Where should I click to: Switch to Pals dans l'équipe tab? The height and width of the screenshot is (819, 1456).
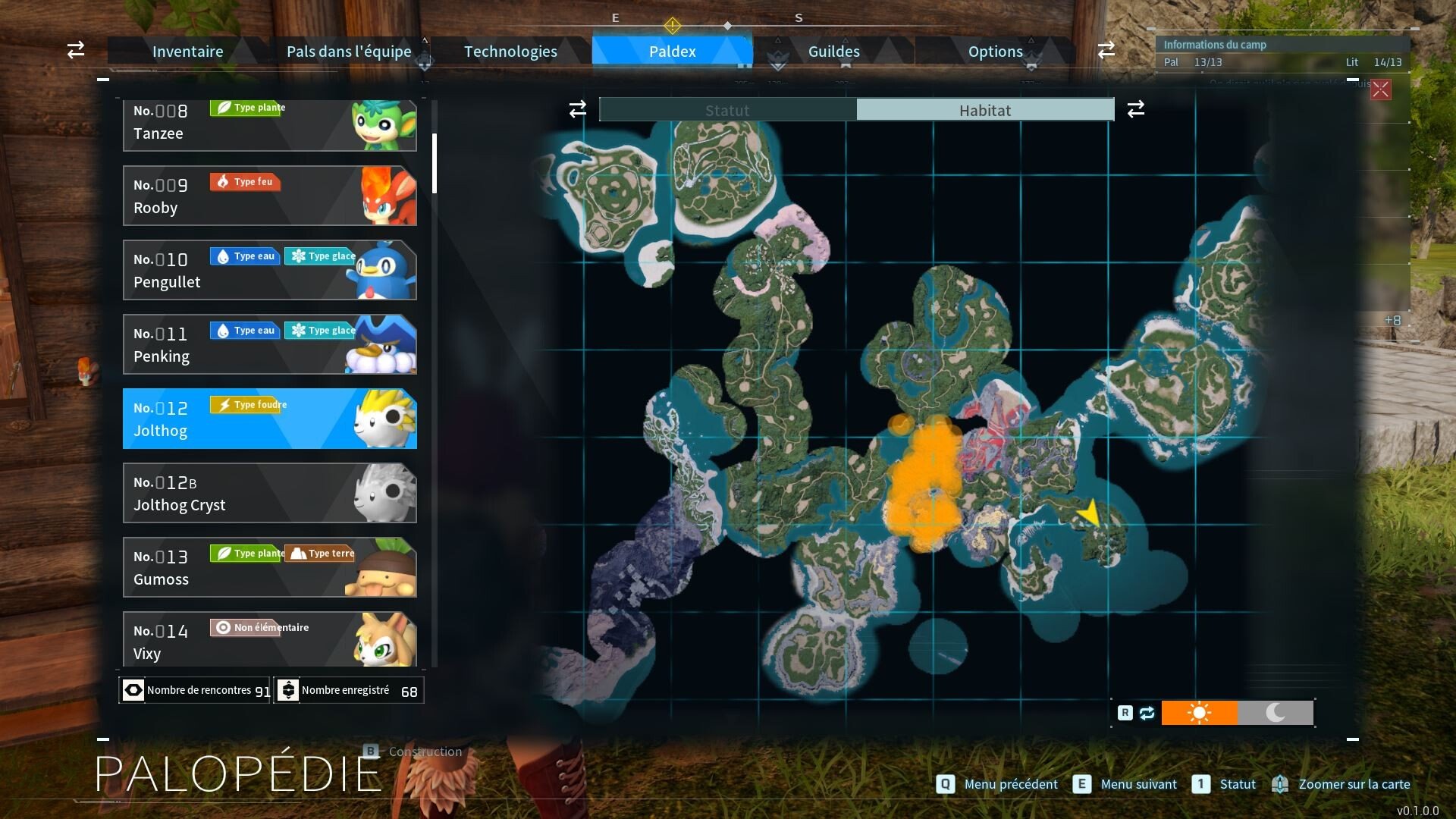tap(349, 52)
